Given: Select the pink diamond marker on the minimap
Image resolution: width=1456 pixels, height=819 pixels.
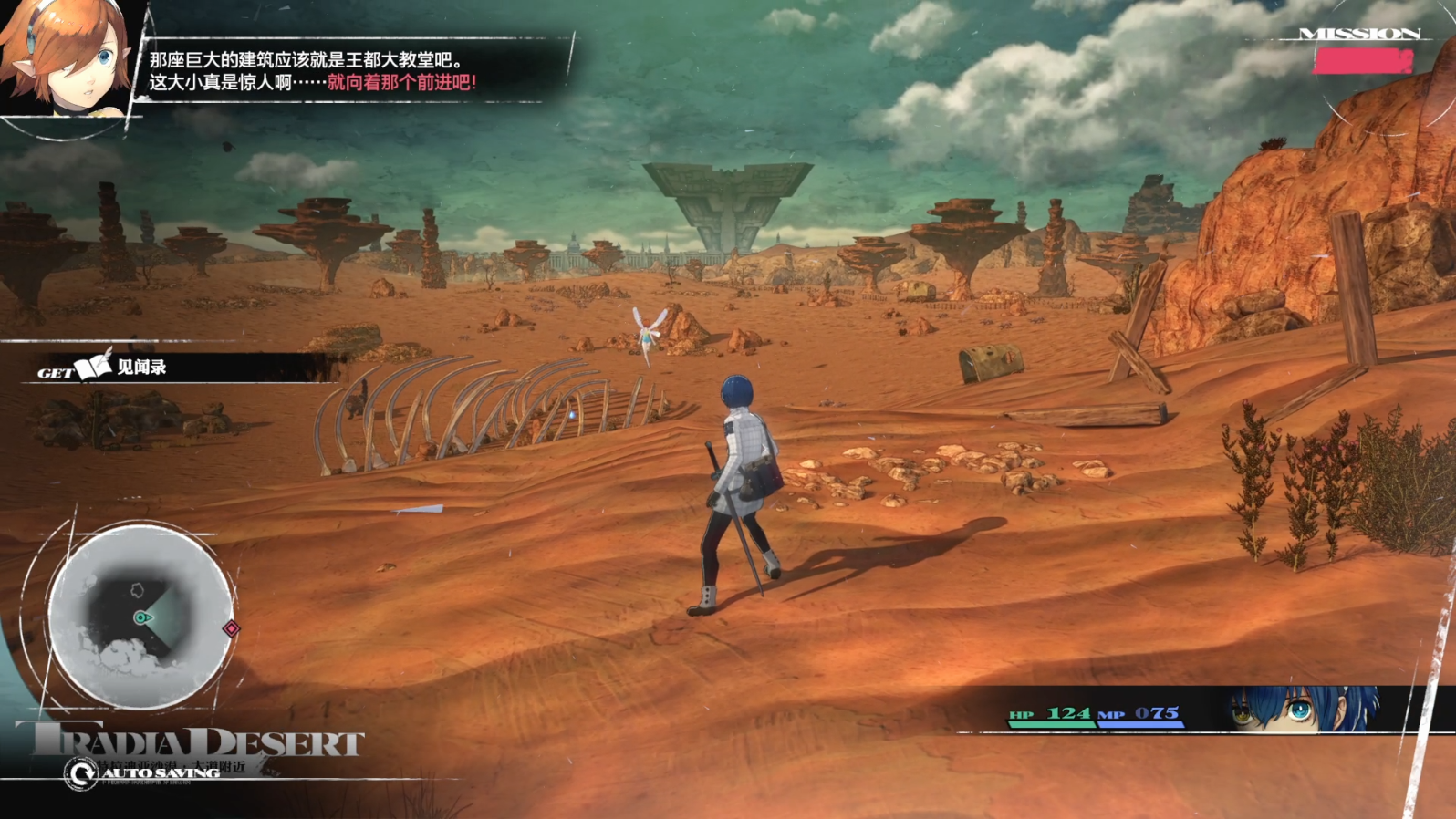Looking at the screenshot, I should (231, 628).
